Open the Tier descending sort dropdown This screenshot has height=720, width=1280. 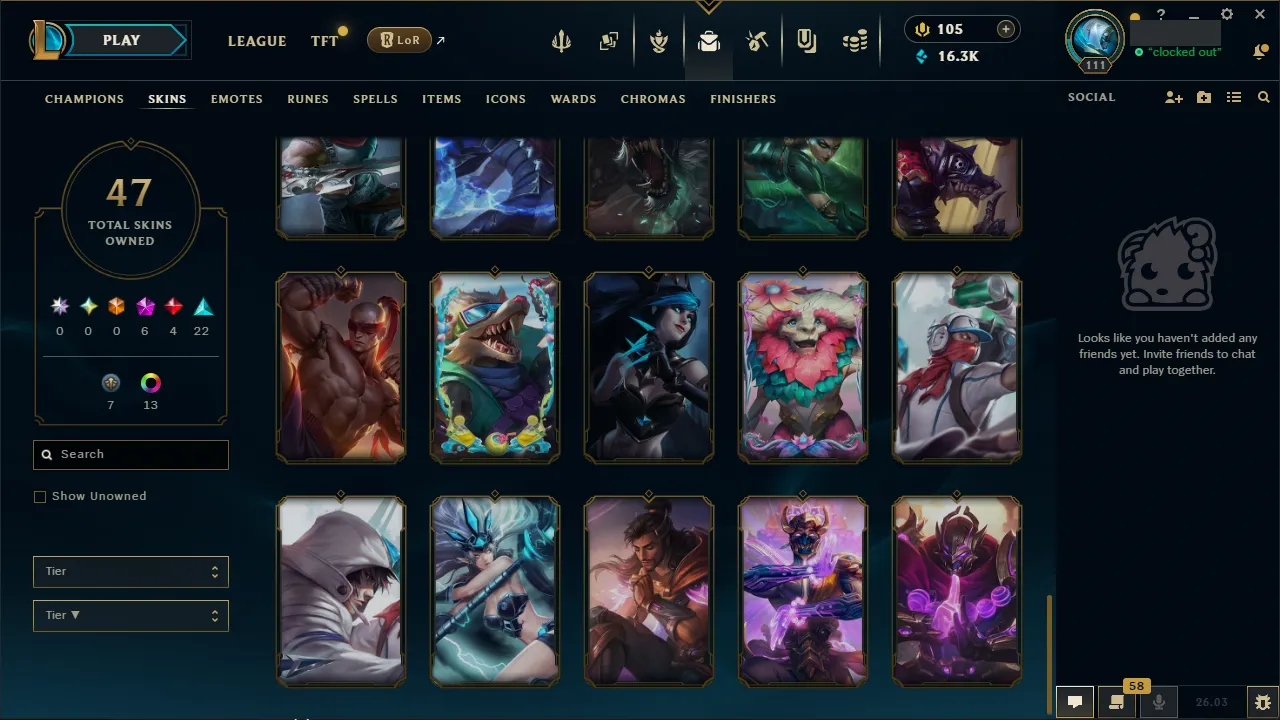click(130, 615)
